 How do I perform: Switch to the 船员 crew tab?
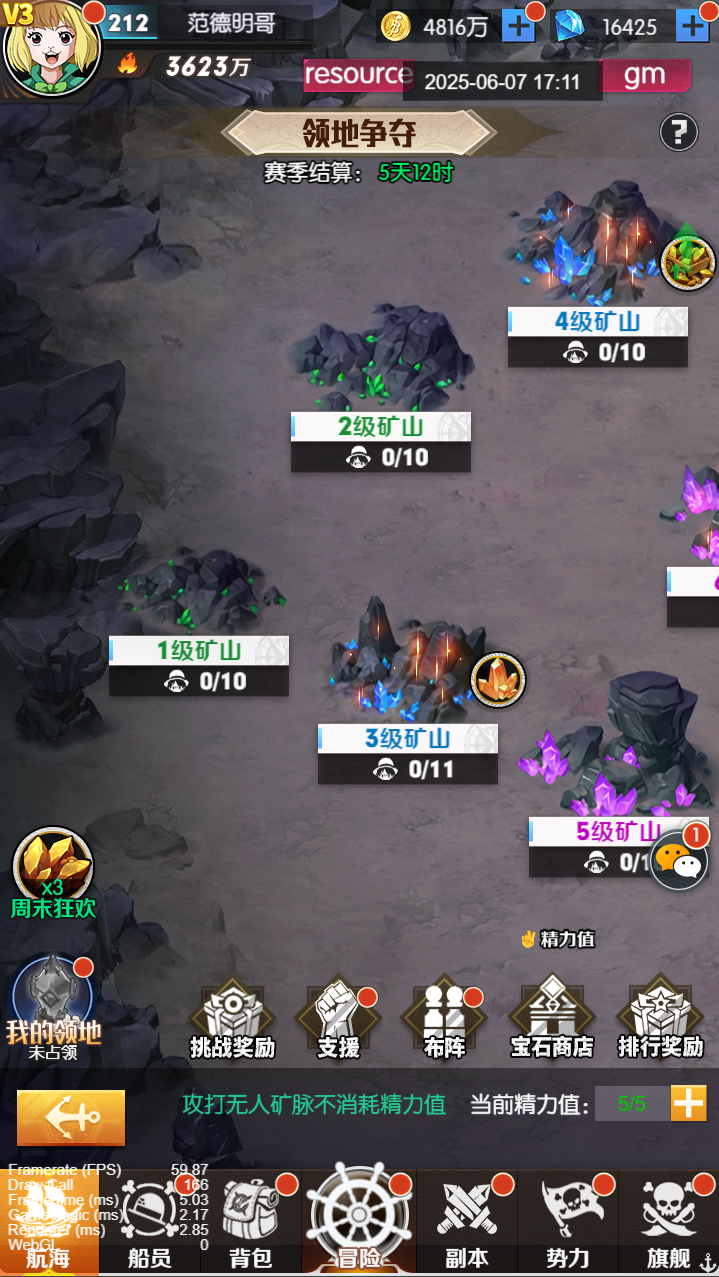149,1224
